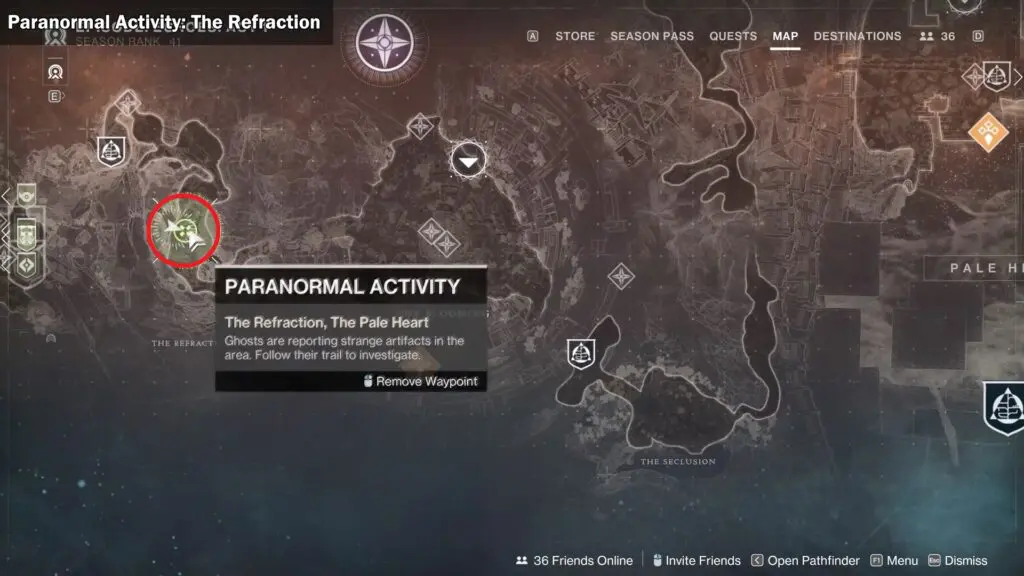This screenshot has width=1024, height=576.
Task: Open the footer Menu option
Action: point(895,561)
